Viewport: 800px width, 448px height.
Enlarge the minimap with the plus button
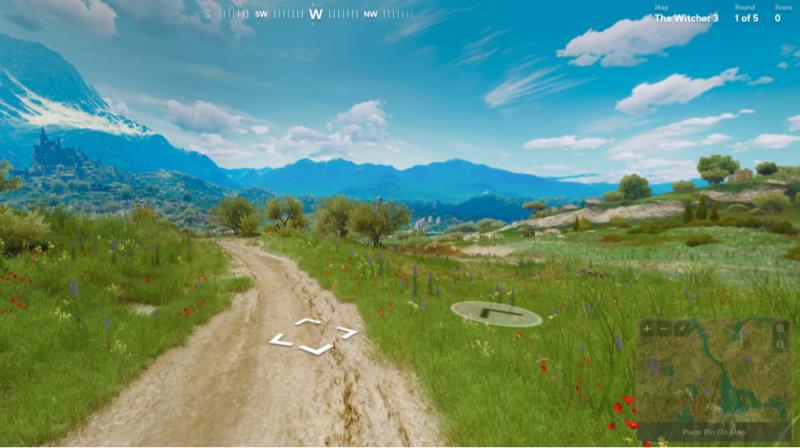[x=647, y=328]
